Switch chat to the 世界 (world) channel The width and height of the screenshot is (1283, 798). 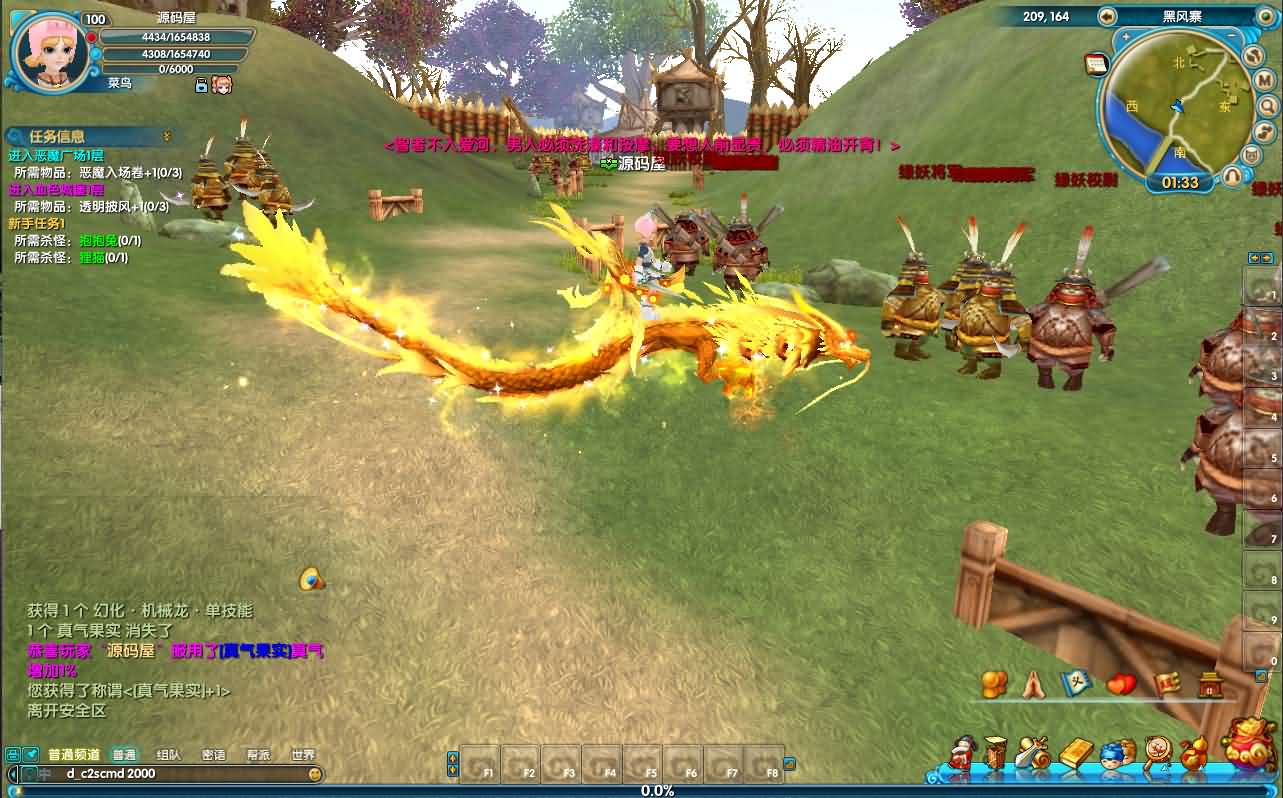(302, 755)
